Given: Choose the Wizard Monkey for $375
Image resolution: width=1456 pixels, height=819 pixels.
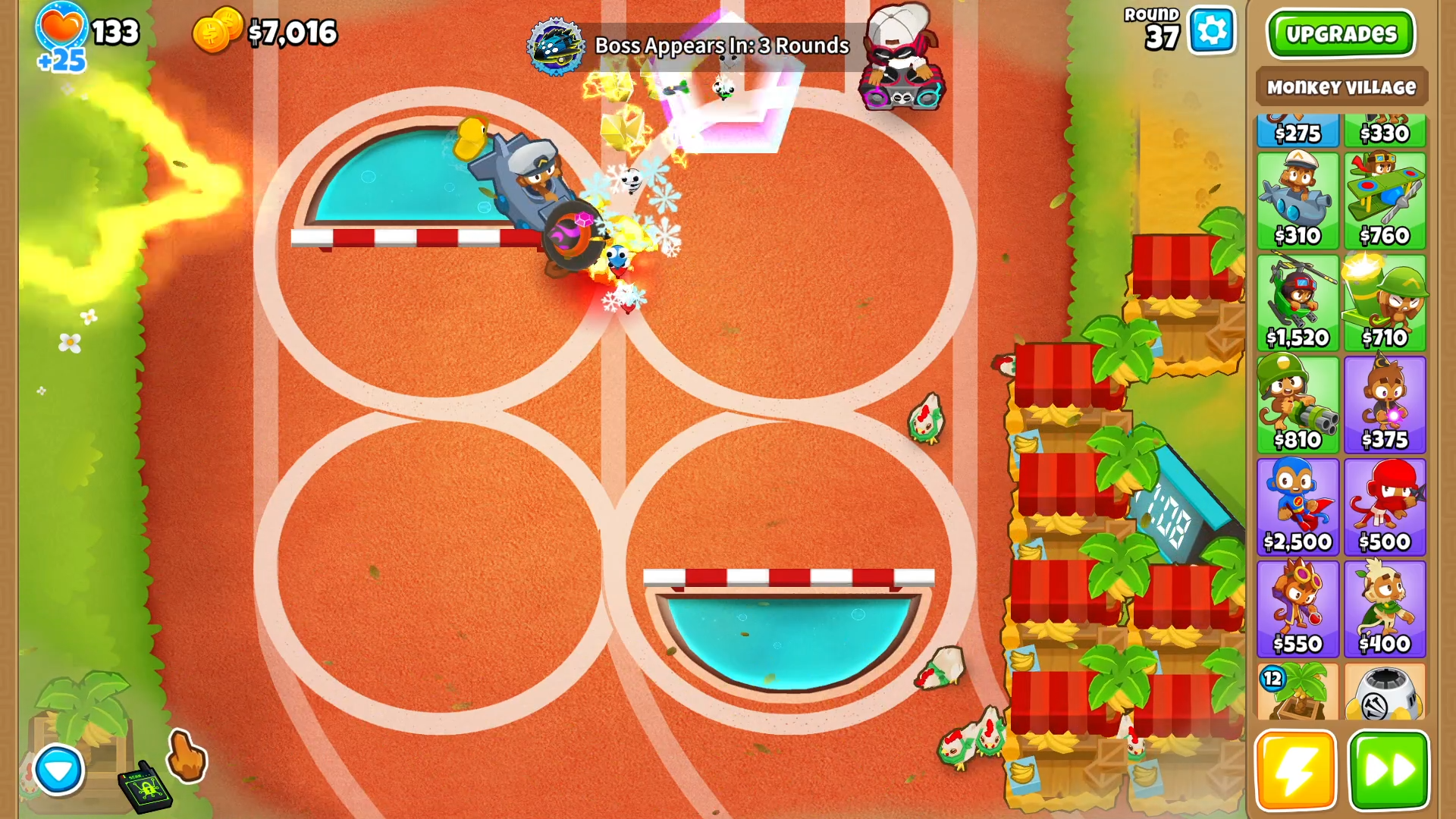Looking at the screenshot, I should (x=1385, y=405).
